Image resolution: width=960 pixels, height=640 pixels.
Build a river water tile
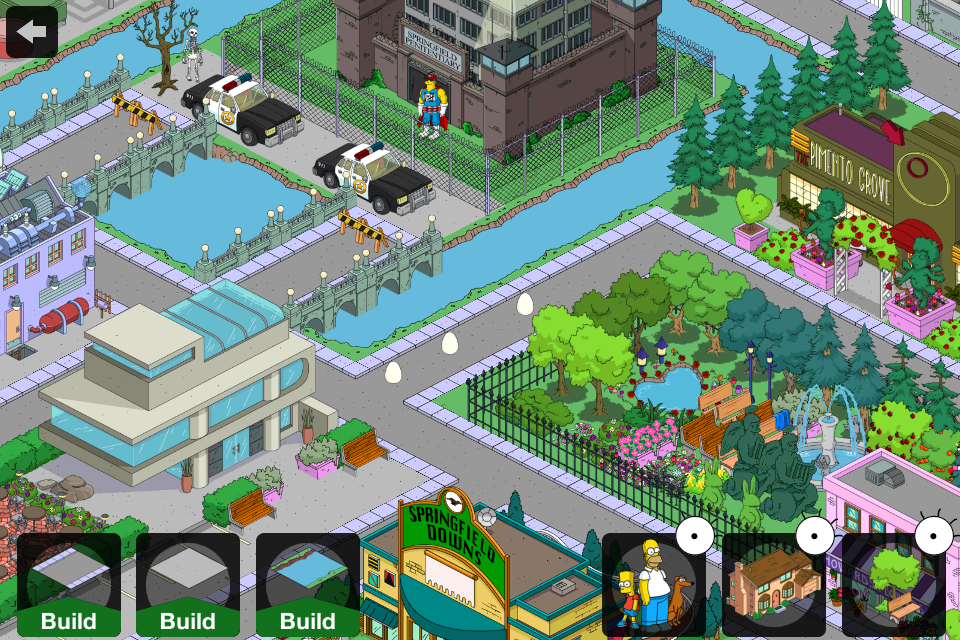click(x=308, y=585)
